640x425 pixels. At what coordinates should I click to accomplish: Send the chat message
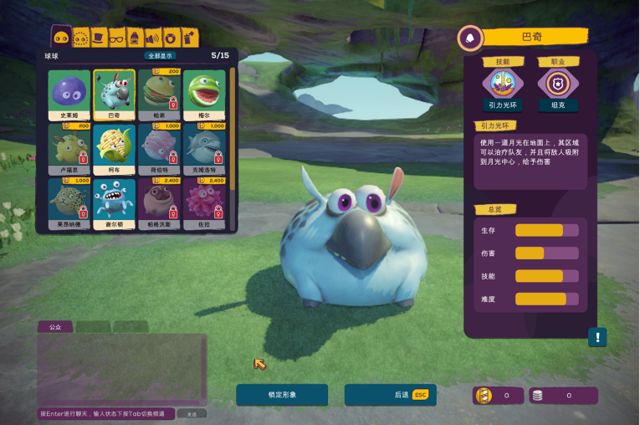point(193,413)
